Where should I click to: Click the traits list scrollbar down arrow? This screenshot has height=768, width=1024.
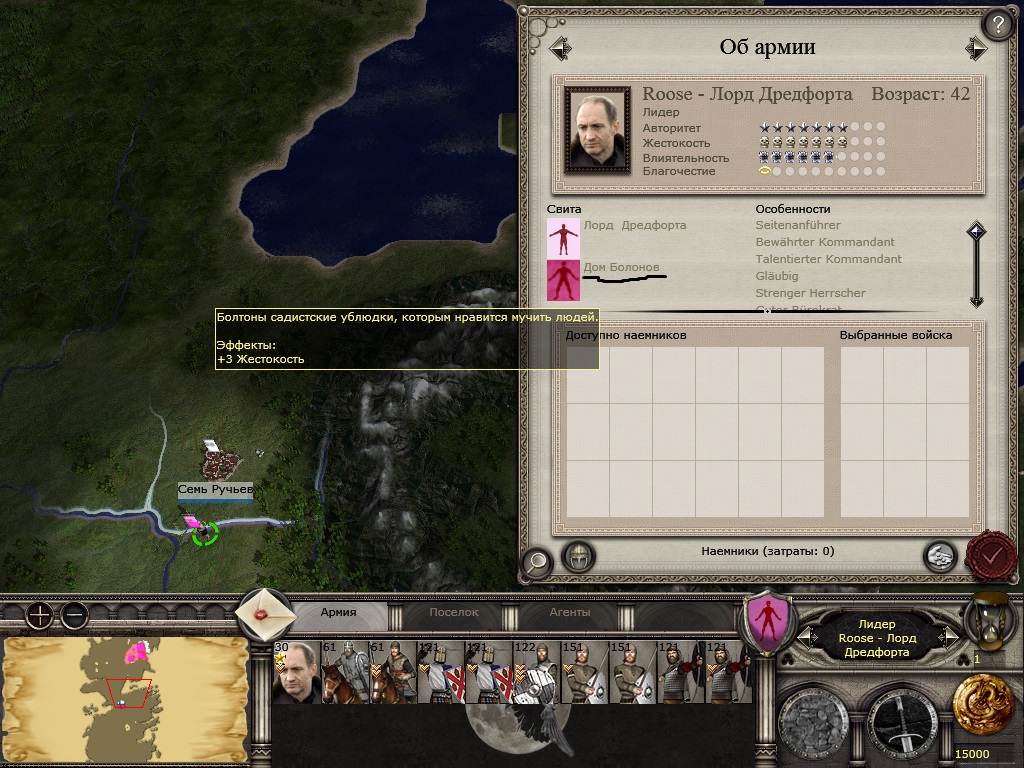coord(977,299)
